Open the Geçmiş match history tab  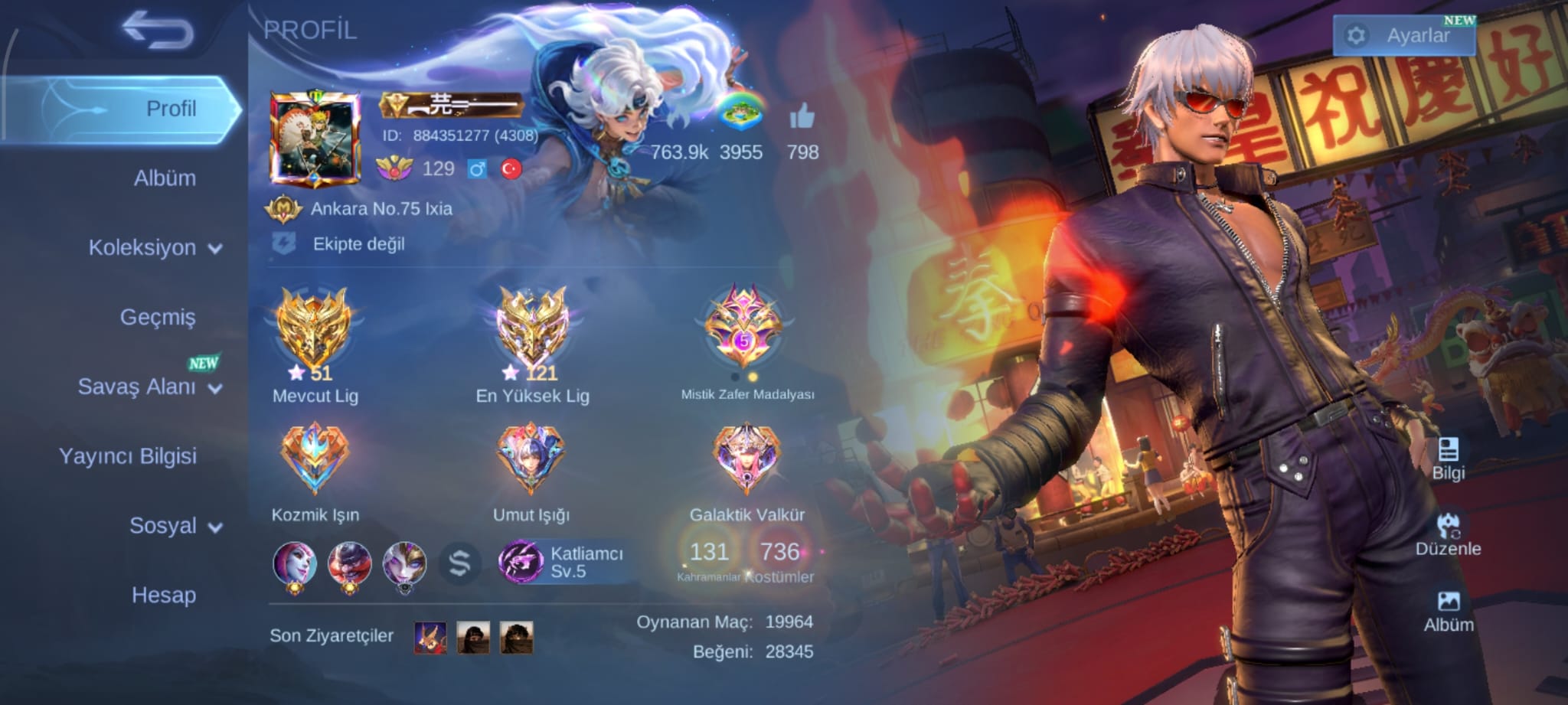[x=158, y=317]
